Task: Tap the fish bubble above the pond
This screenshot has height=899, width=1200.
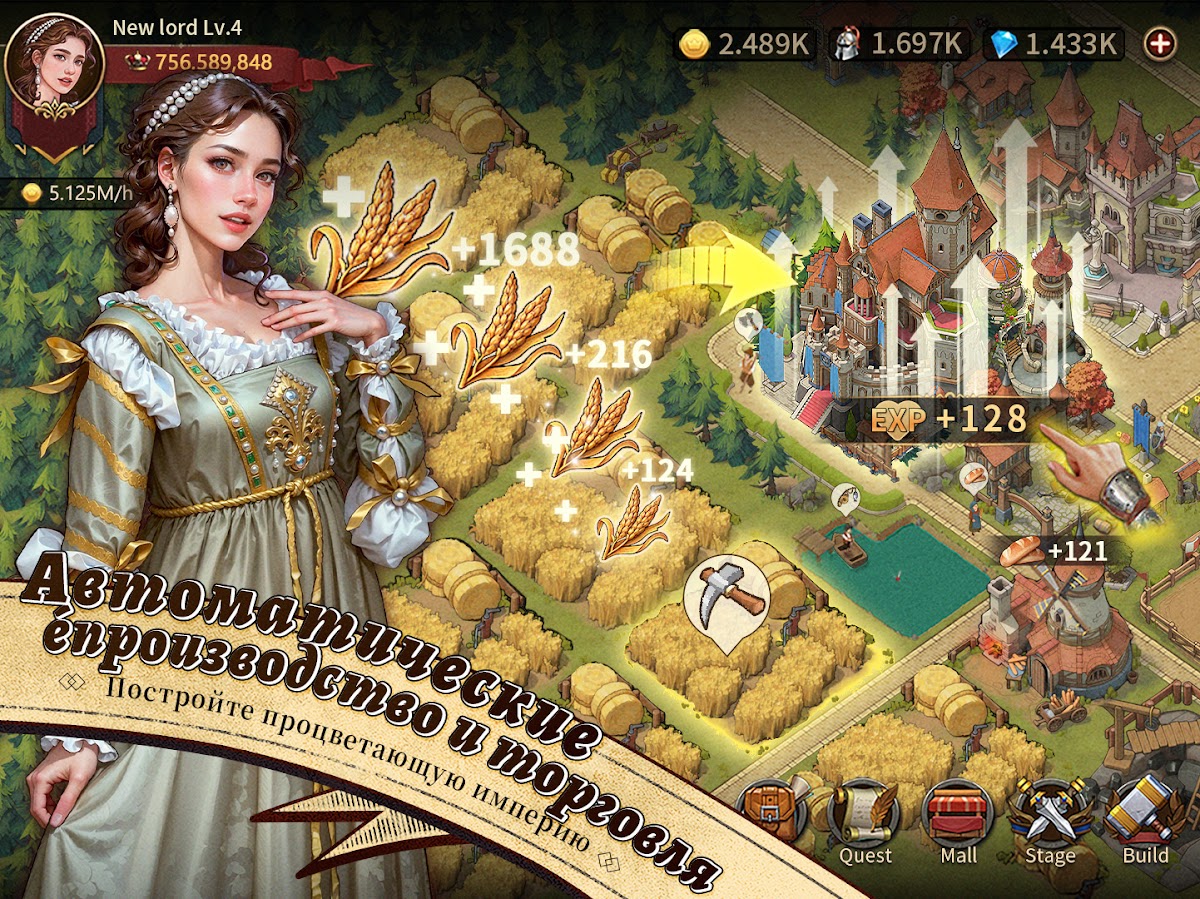Action: click(x=844, y=497)
